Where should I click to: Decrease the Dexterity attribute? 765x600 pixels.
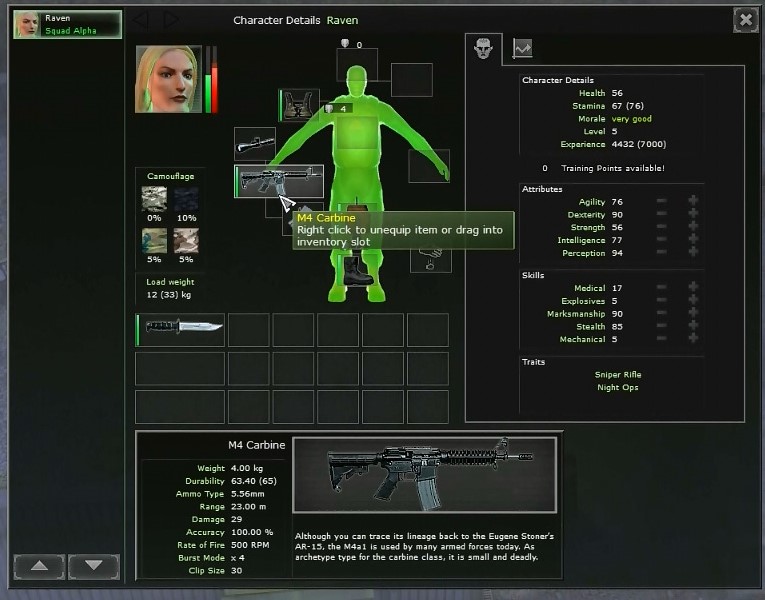661,215
